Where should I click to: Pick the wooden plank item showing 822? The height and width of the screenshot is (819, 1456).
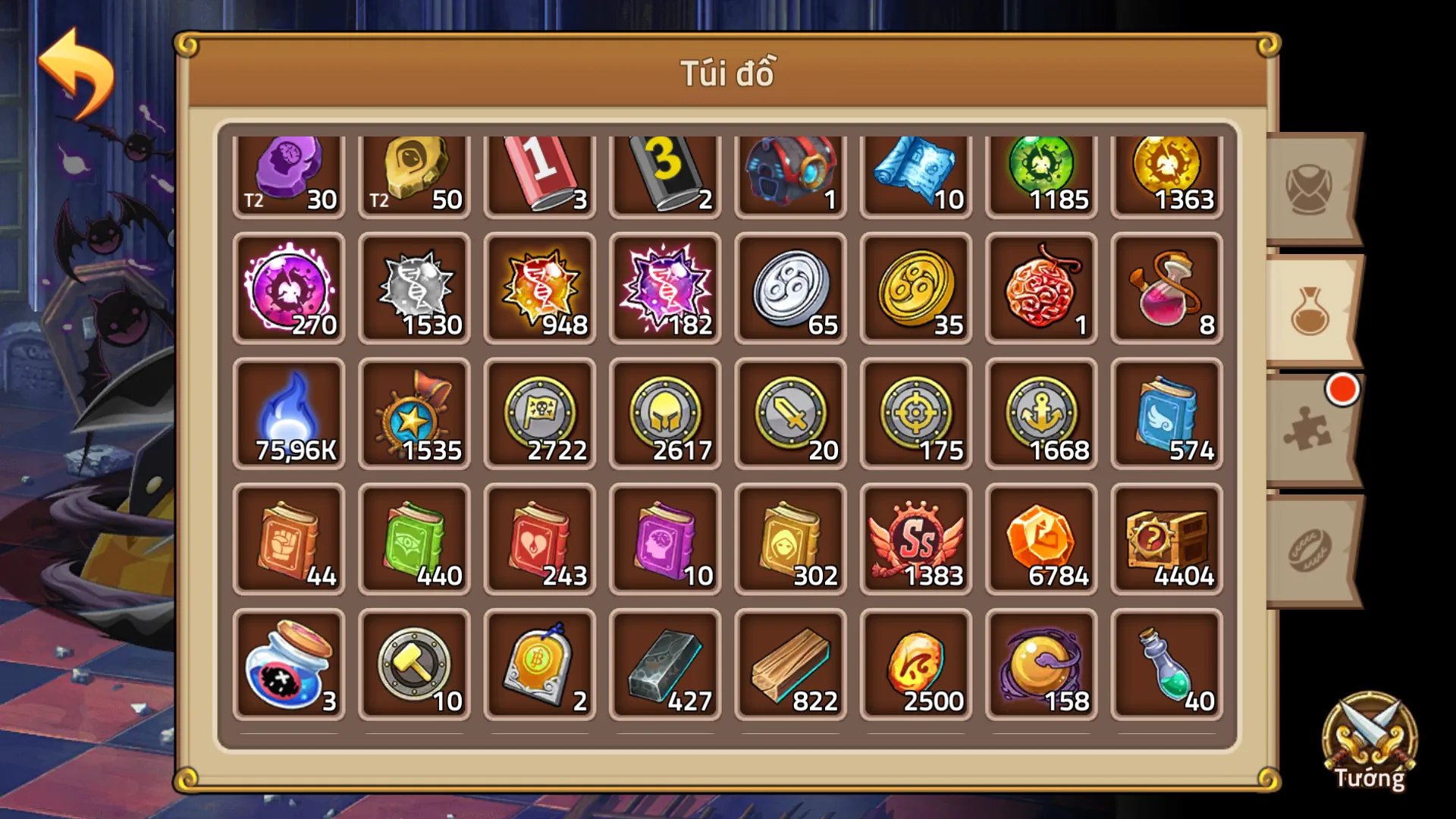(x=790, y=665)
